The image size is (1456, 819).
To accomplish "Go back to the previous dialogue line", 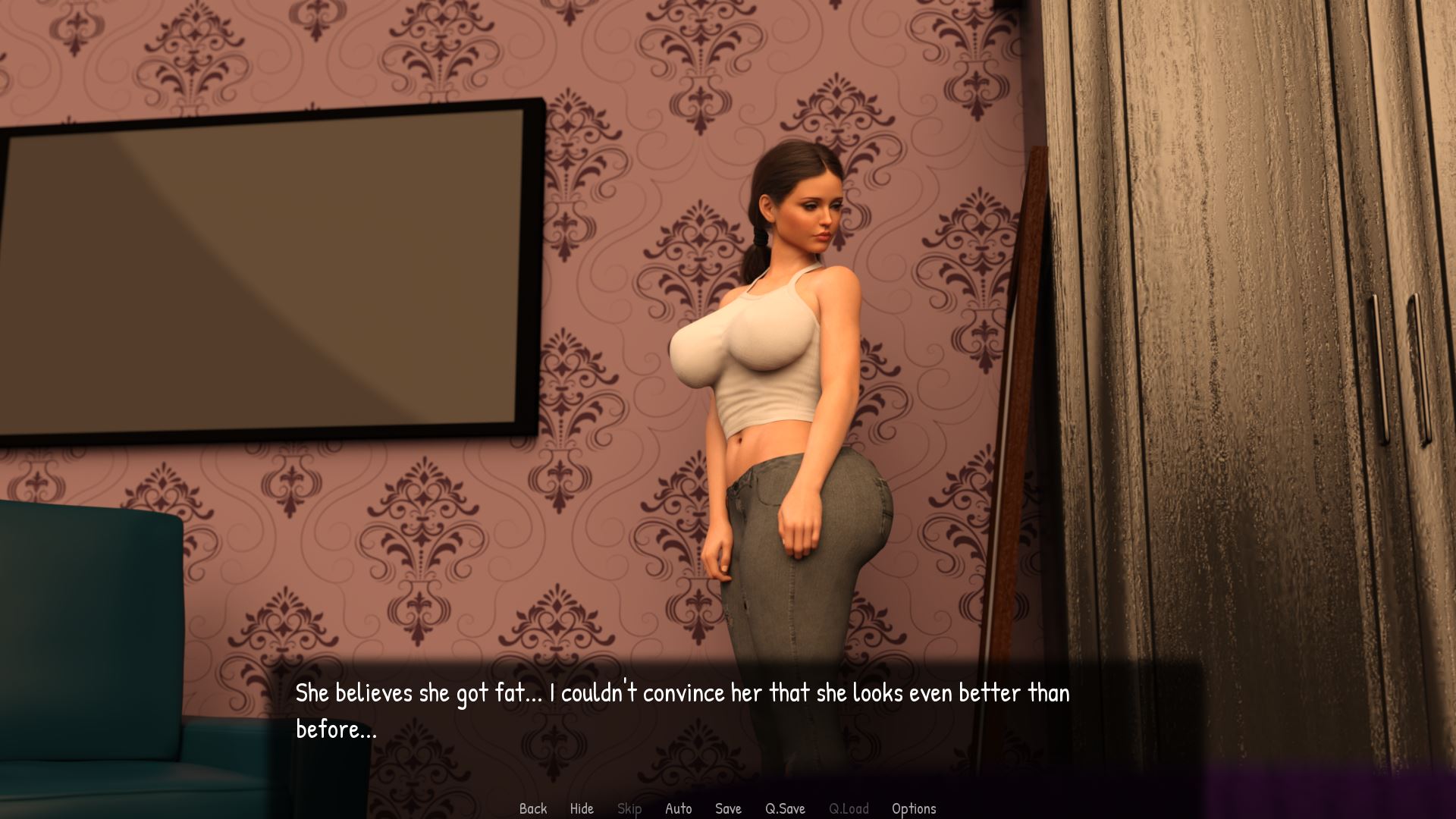I will coord(532,808).
